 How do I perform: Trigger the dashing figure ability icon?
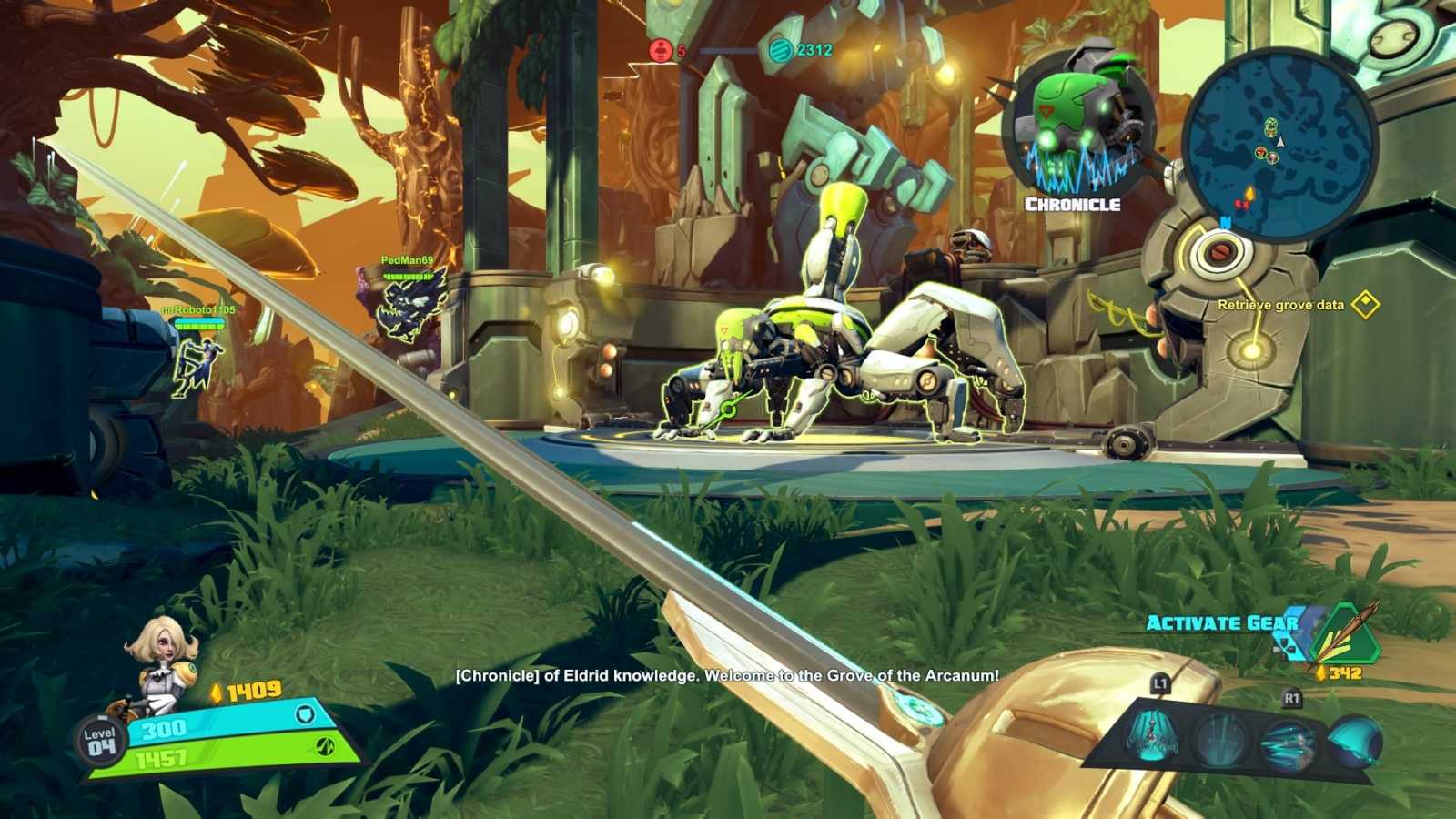point(1287,741)
